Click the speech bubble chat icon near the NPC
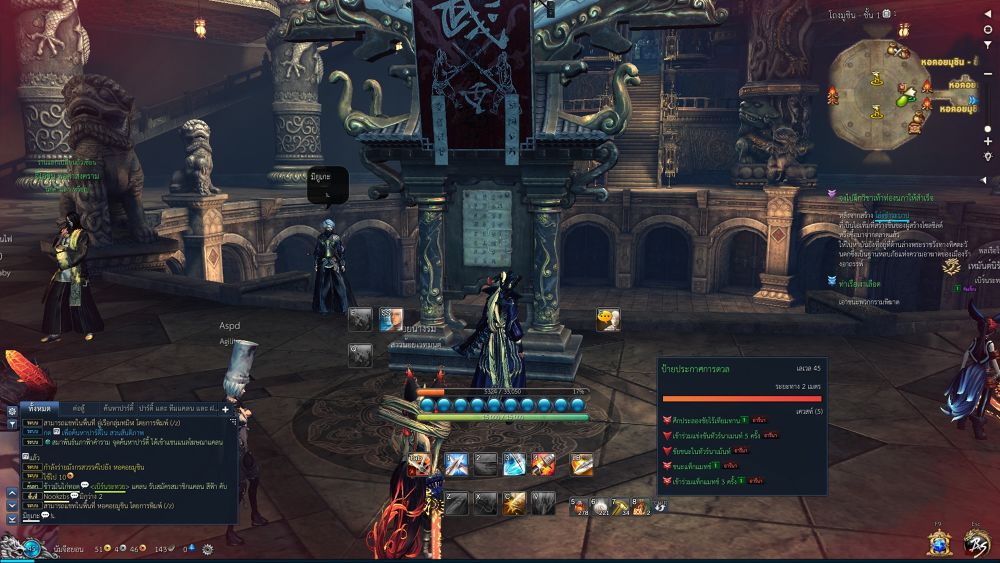Viewport: 1000px width, 563px height. [x=607, y=320]
